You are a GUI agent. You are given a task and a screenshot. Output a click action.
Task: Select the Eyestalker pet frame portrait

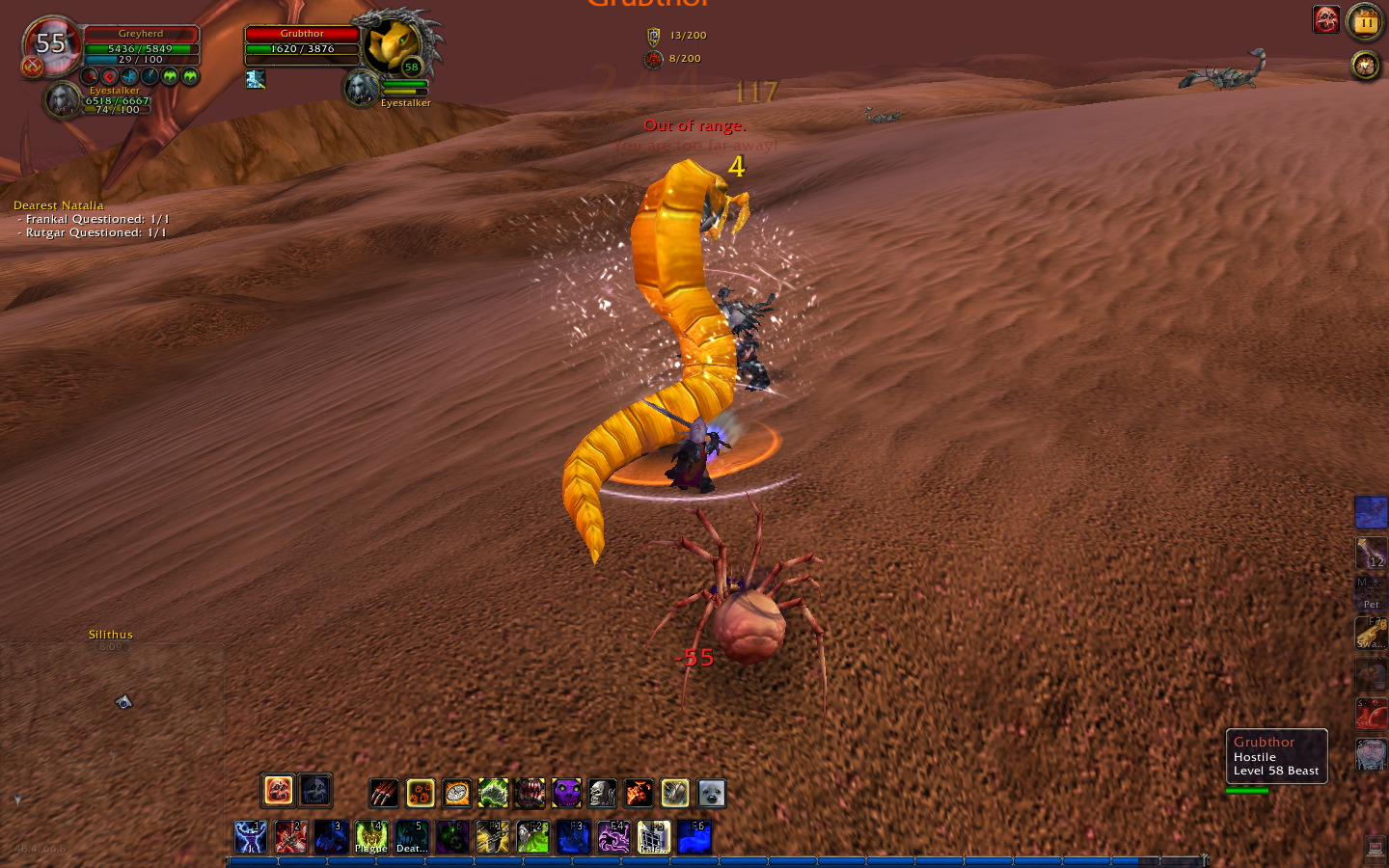(x=63, y=100)
